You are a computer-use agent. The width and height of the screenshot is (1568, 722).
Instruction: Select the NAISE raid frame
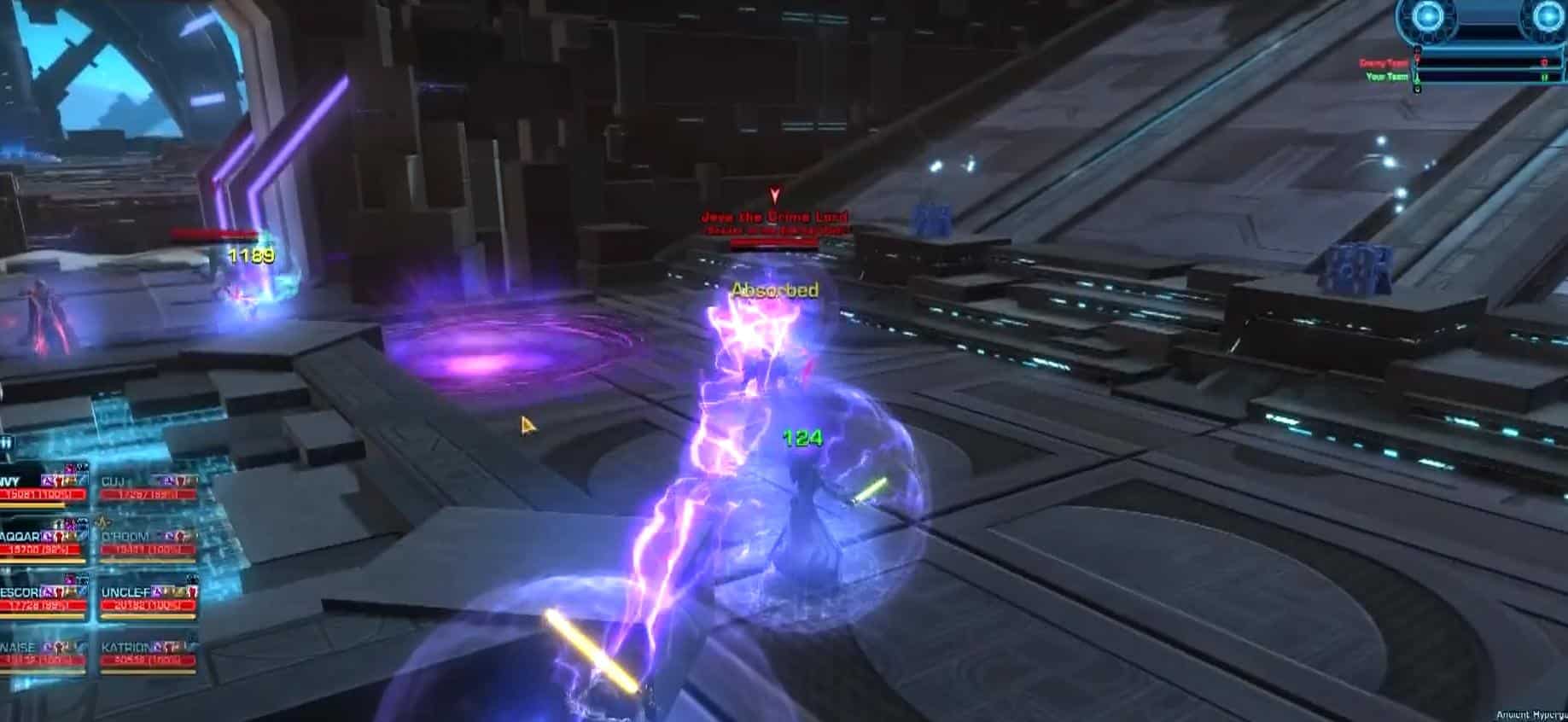pyautogui.click(x=43, y=654)
